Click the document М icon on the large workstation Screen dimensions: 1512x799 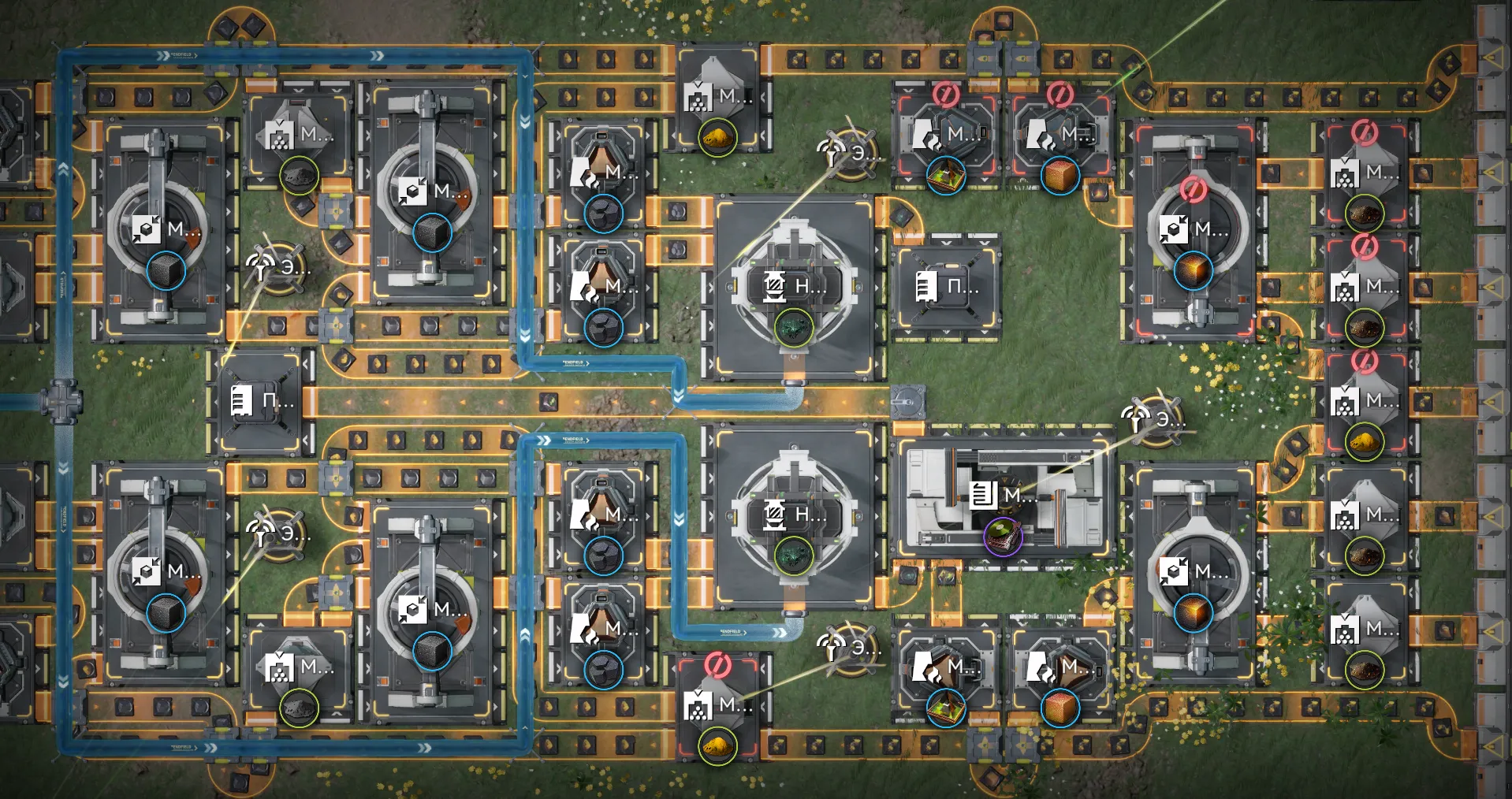[984, 496]
